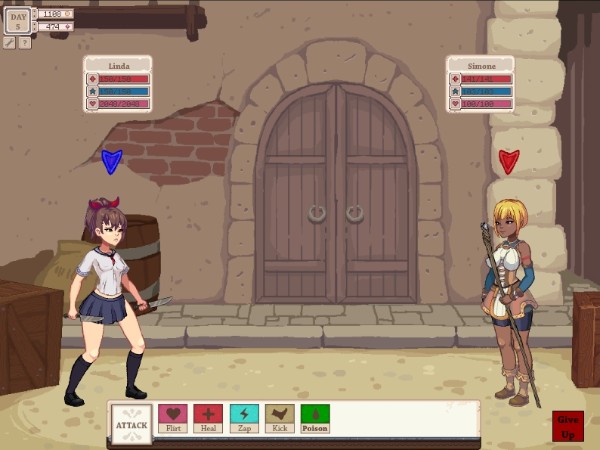Click the red Give Up button

click(x=568, y=424)
